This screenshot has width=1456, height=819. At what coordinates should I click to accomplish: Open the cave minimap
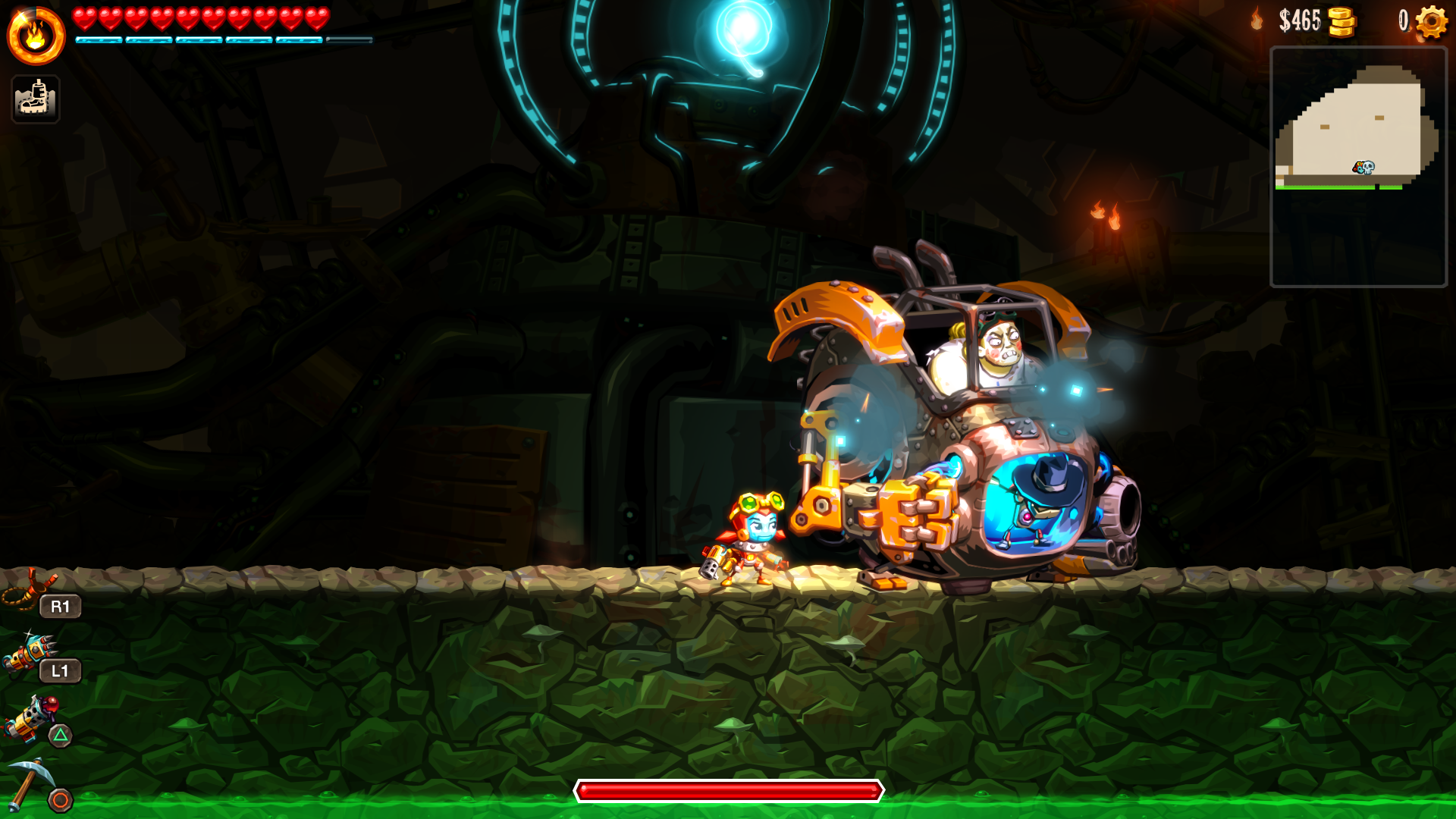click(x=1357, y=167)
